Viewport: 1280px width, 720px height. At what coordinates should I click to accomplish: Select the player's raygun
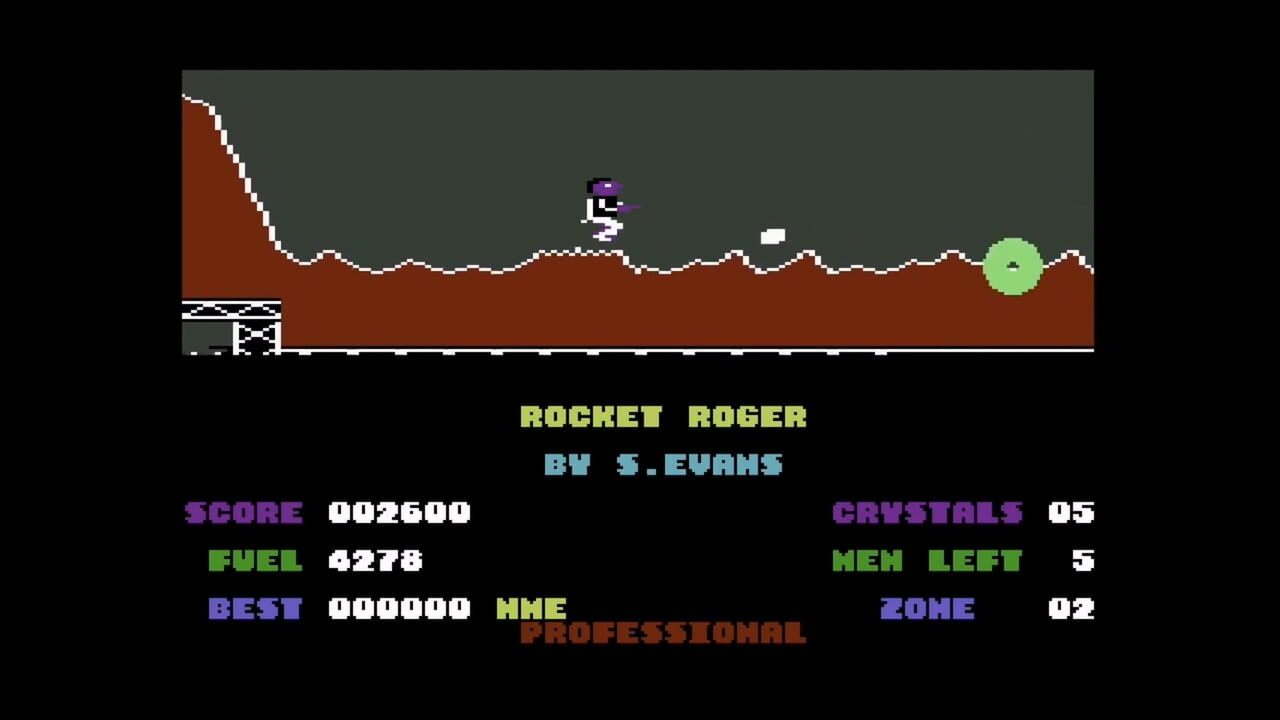(x=628, y=209)
